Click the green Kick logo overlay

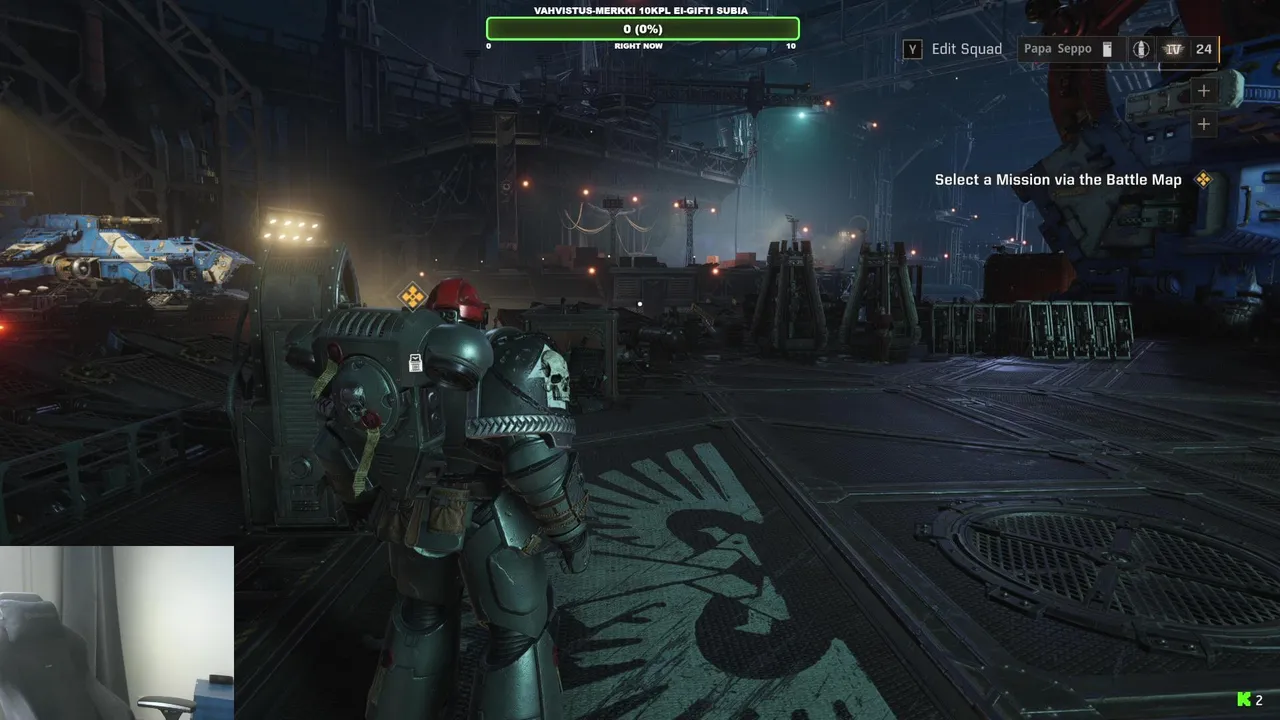click(x=1244, y=700)
